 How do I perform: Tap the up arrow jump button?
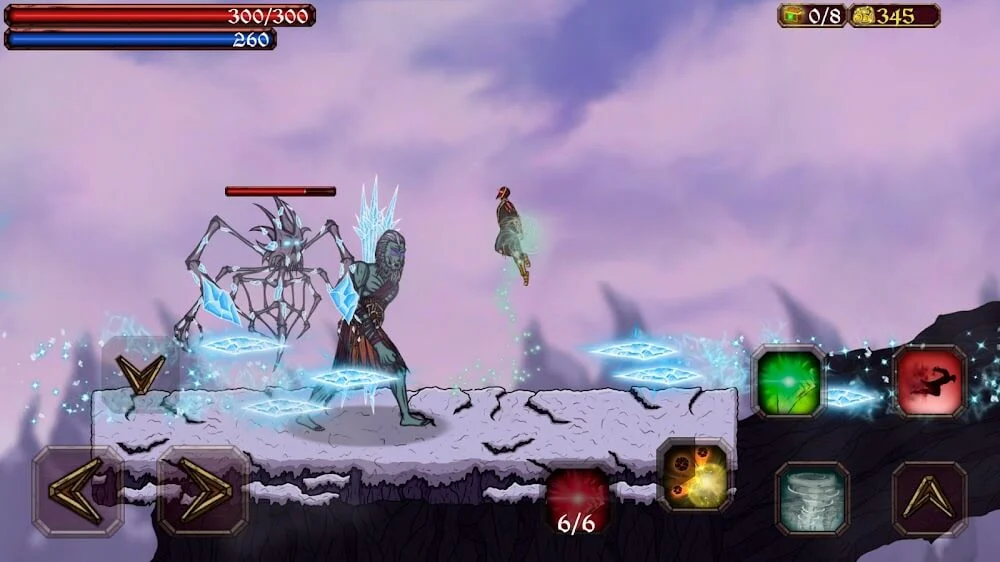[x=929, y=498]
